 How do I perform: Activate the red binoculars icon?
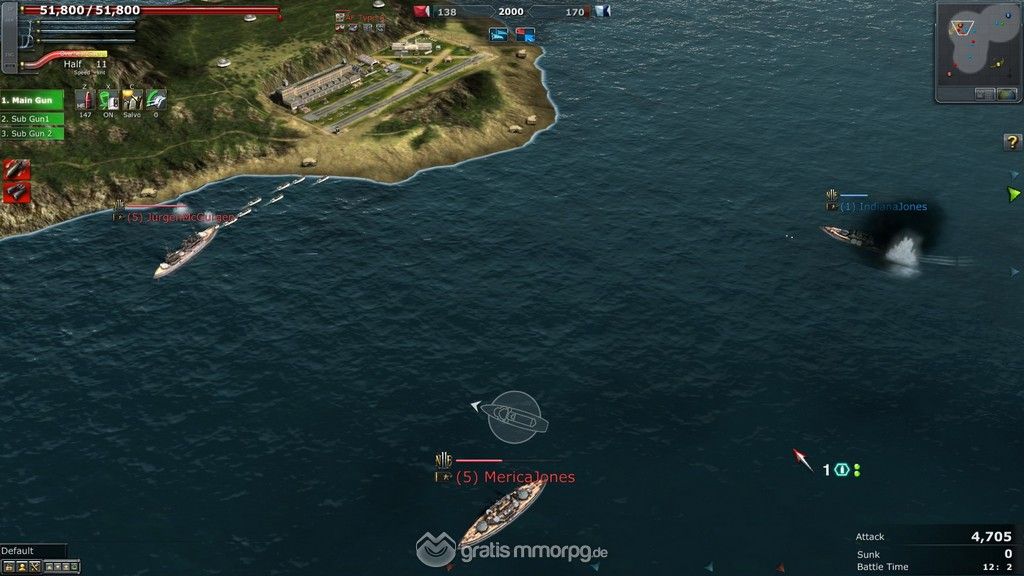pyautogui.click(x=16, y=191)
